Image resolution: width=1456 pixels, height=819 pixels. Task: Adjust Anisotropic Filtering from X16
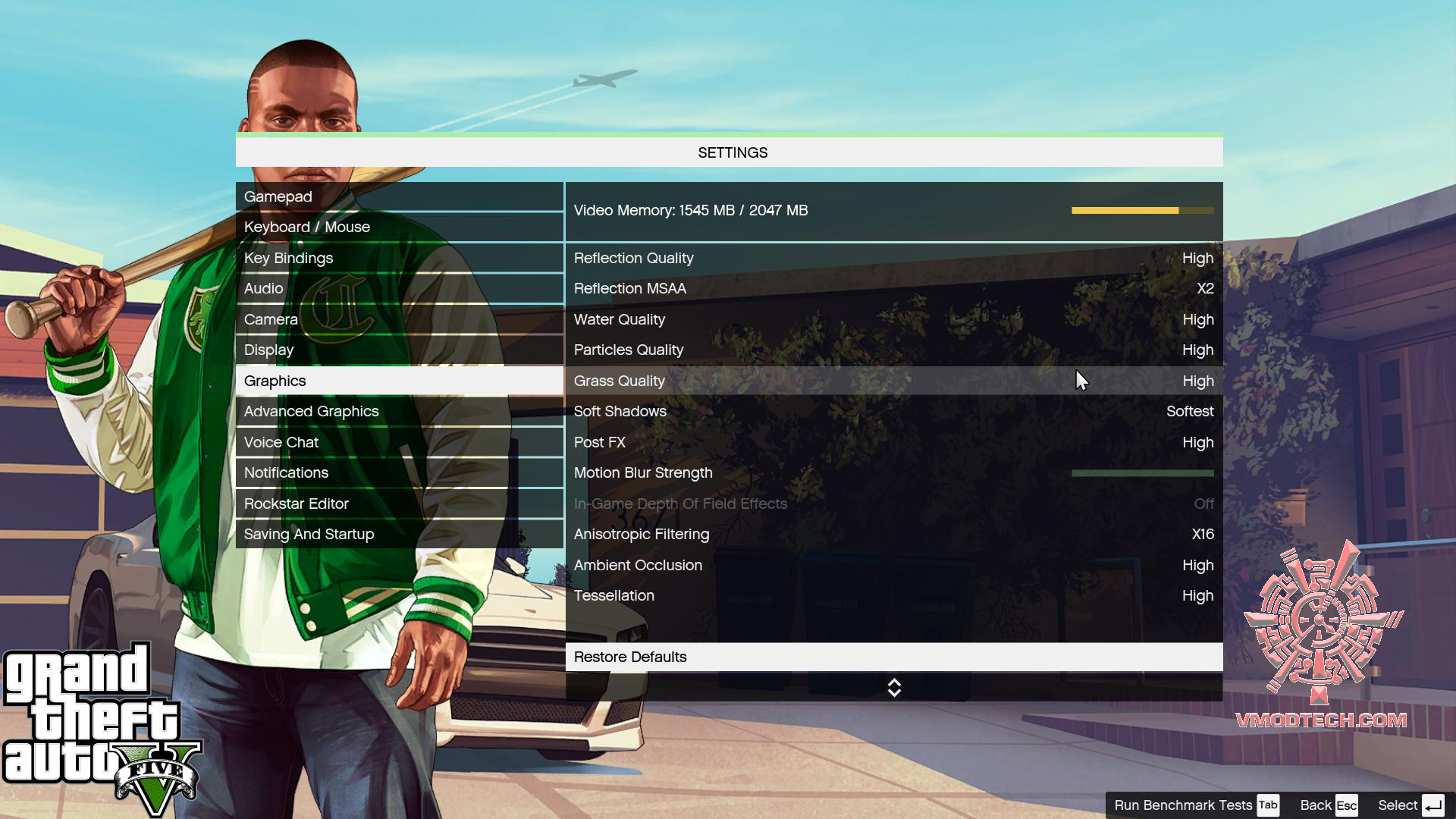[x=895, y=534]
